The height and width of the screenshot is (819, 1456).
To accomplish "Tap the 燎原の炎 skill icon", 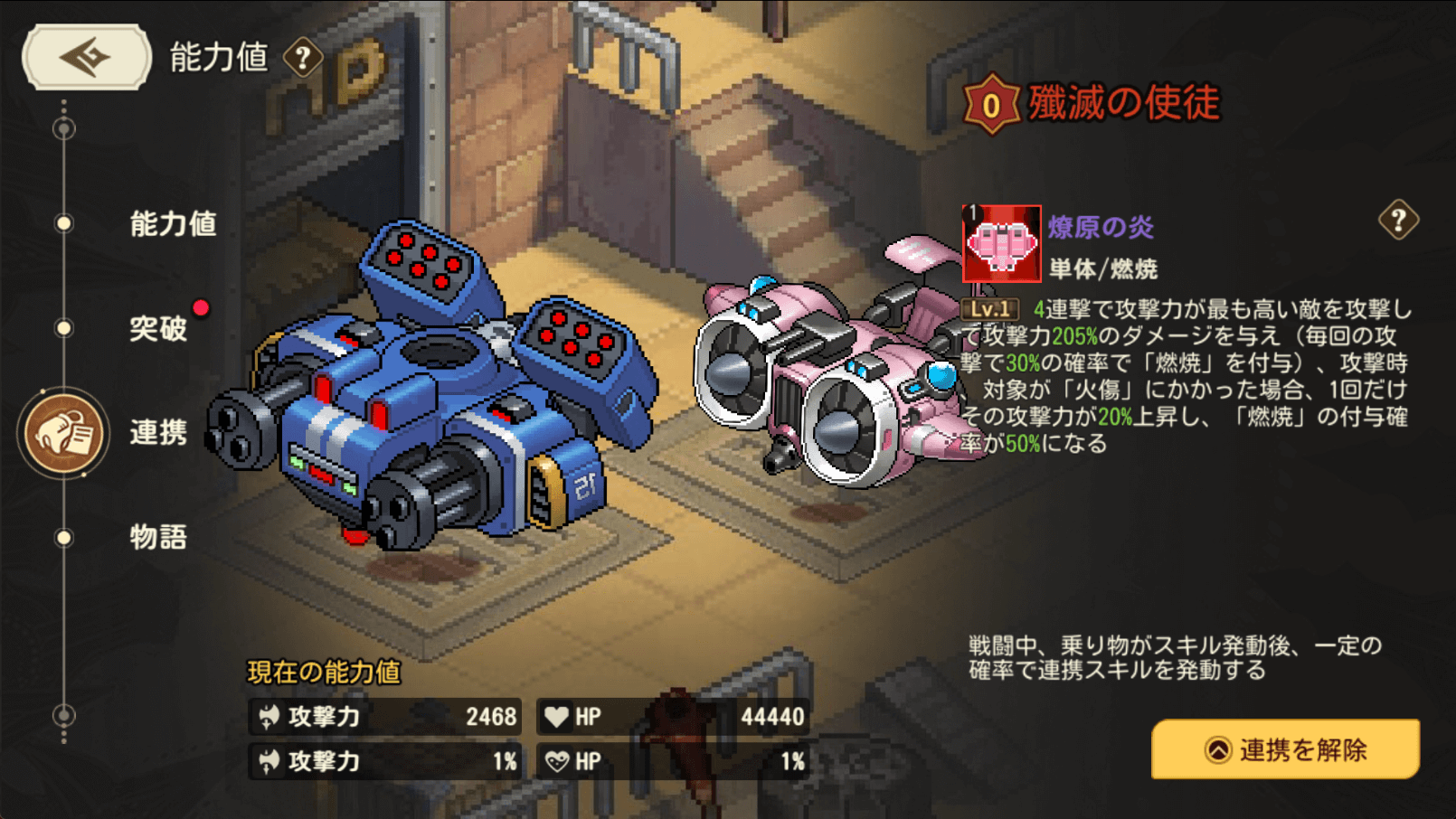I will 1001,243.
